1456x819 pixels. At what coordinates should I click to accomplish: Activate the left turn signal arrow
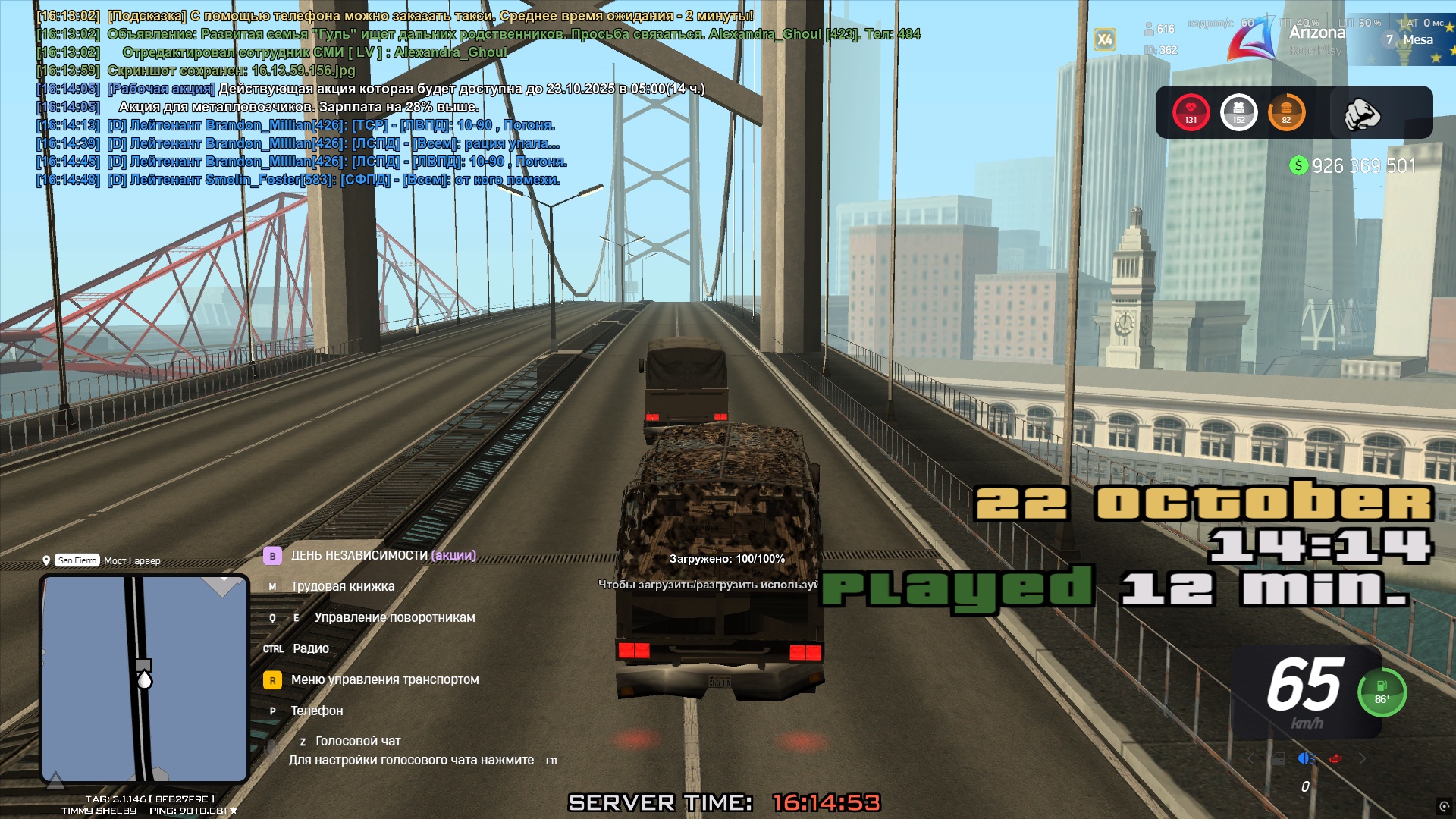pos(1251,758)
